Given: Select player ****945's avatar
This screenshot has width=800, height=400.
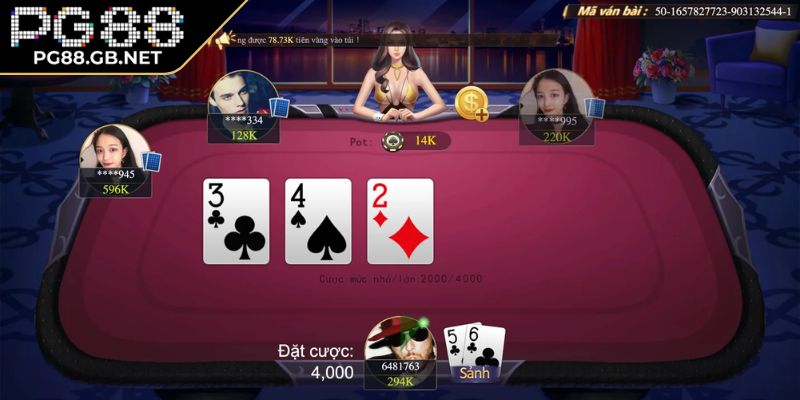Looking at the screenshot, I should click(x=115, y=155).
